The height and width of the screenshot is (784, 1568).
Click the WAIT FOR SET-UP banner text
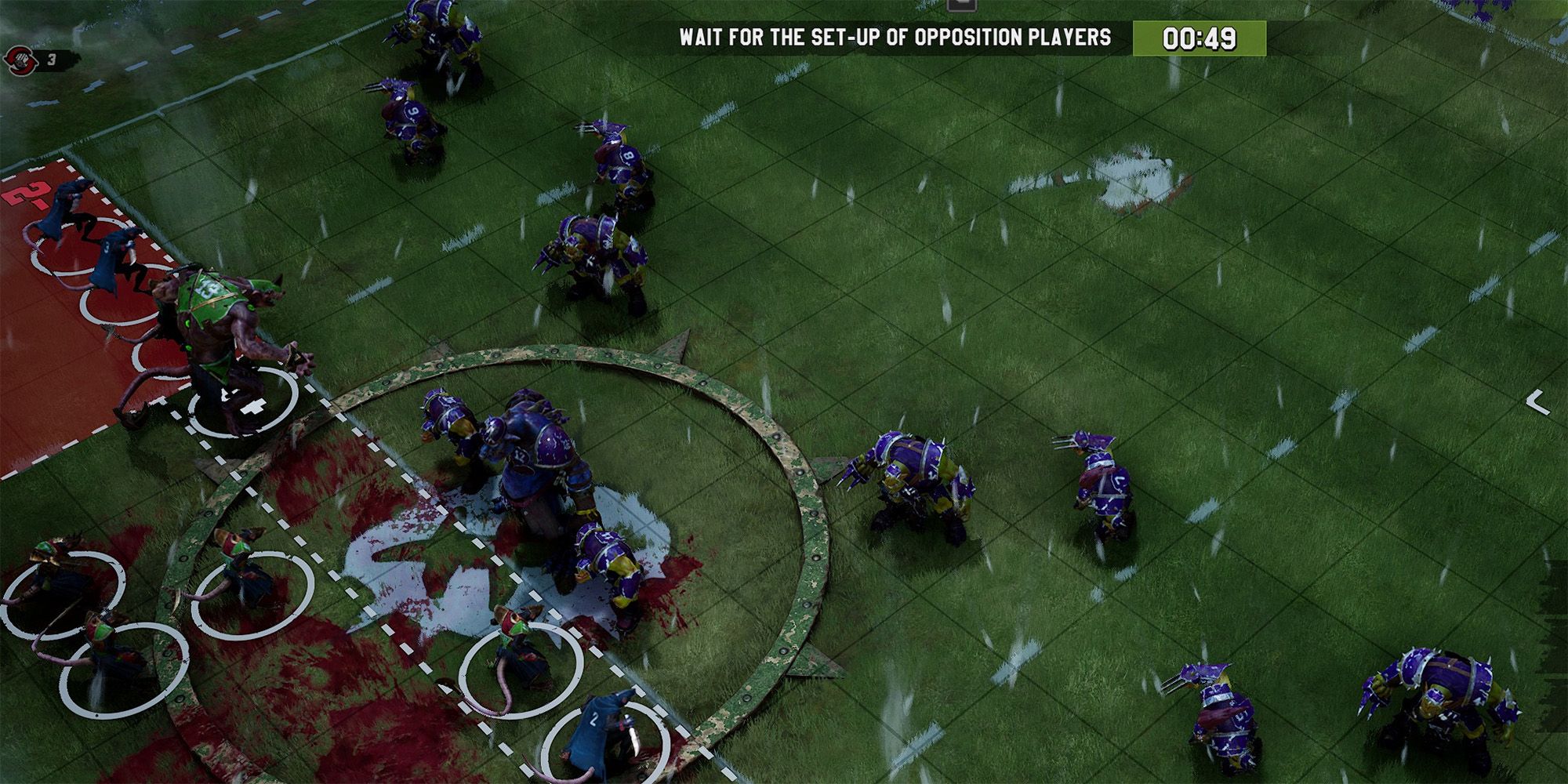click(x=894, y=35)
